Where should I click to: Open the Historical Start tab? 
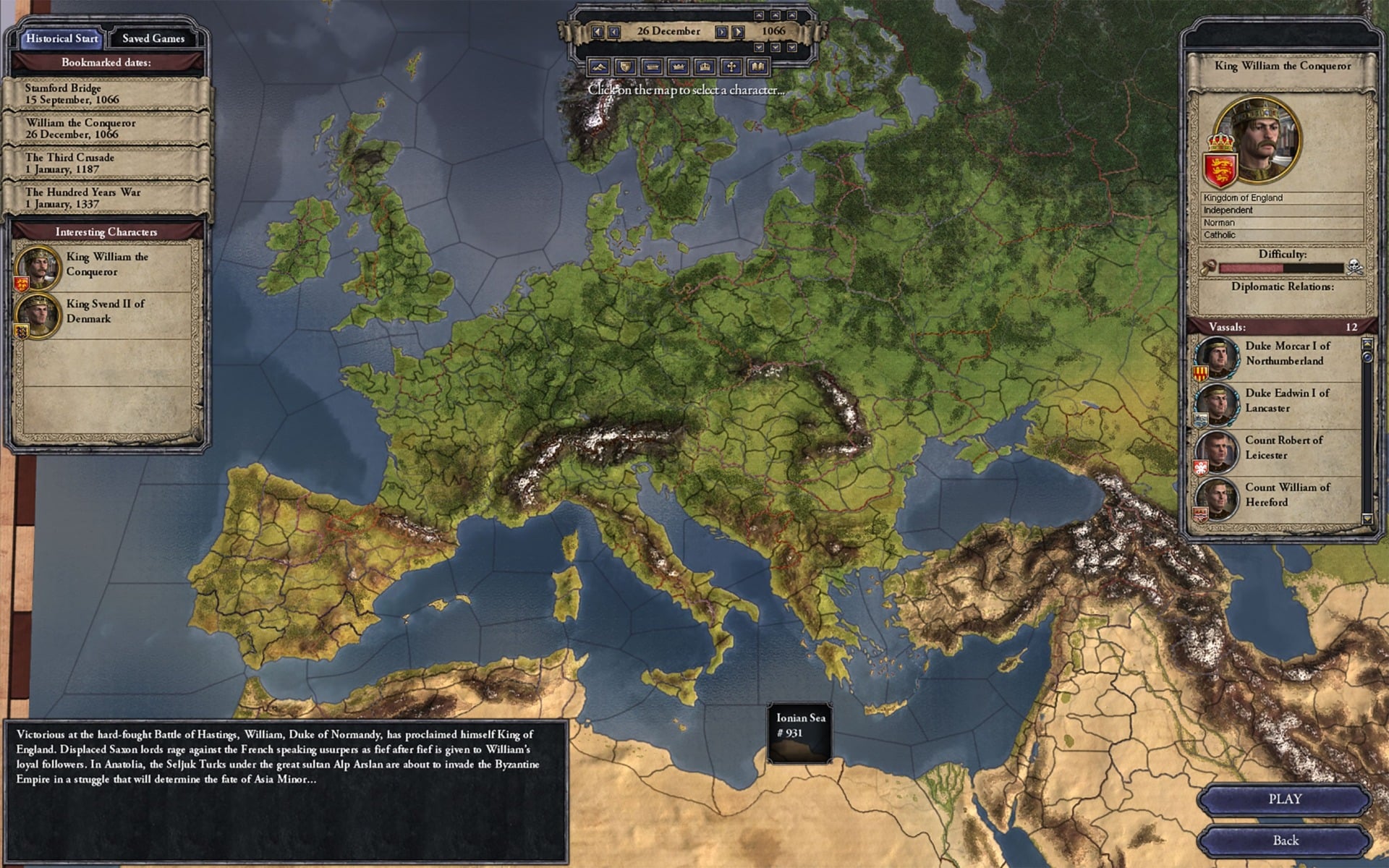tap(61, 38)
